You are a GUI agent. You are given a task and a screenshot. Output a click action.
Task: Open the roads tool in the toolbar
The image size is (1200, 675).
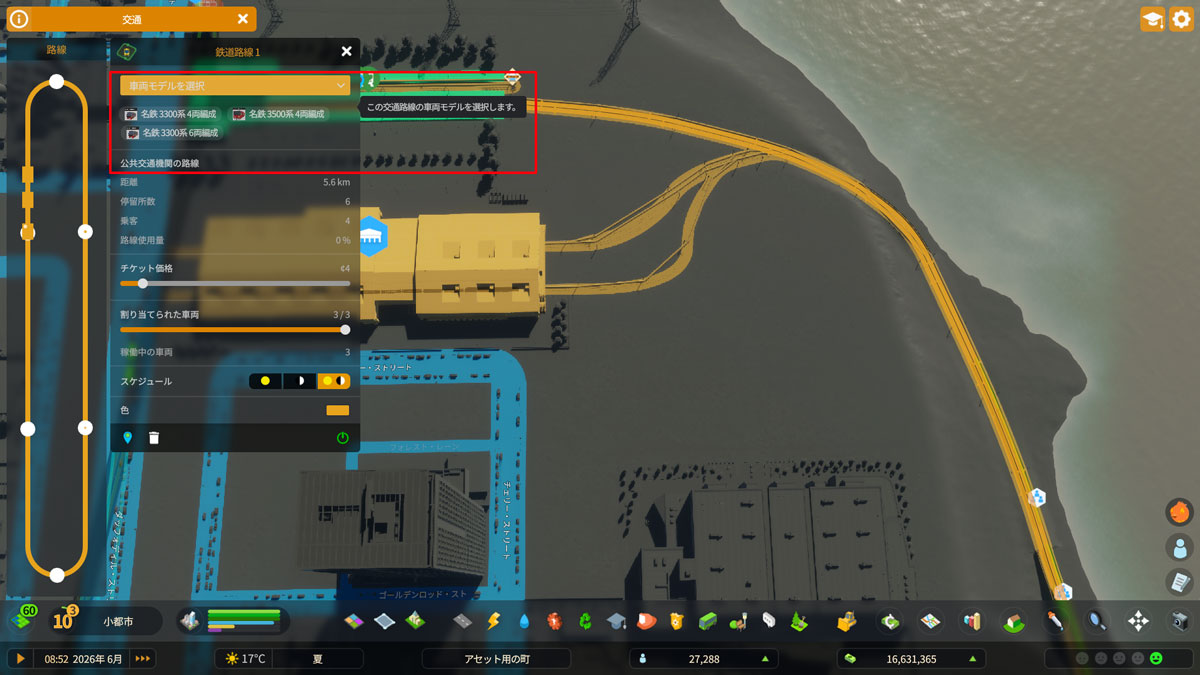pos(463,621)
